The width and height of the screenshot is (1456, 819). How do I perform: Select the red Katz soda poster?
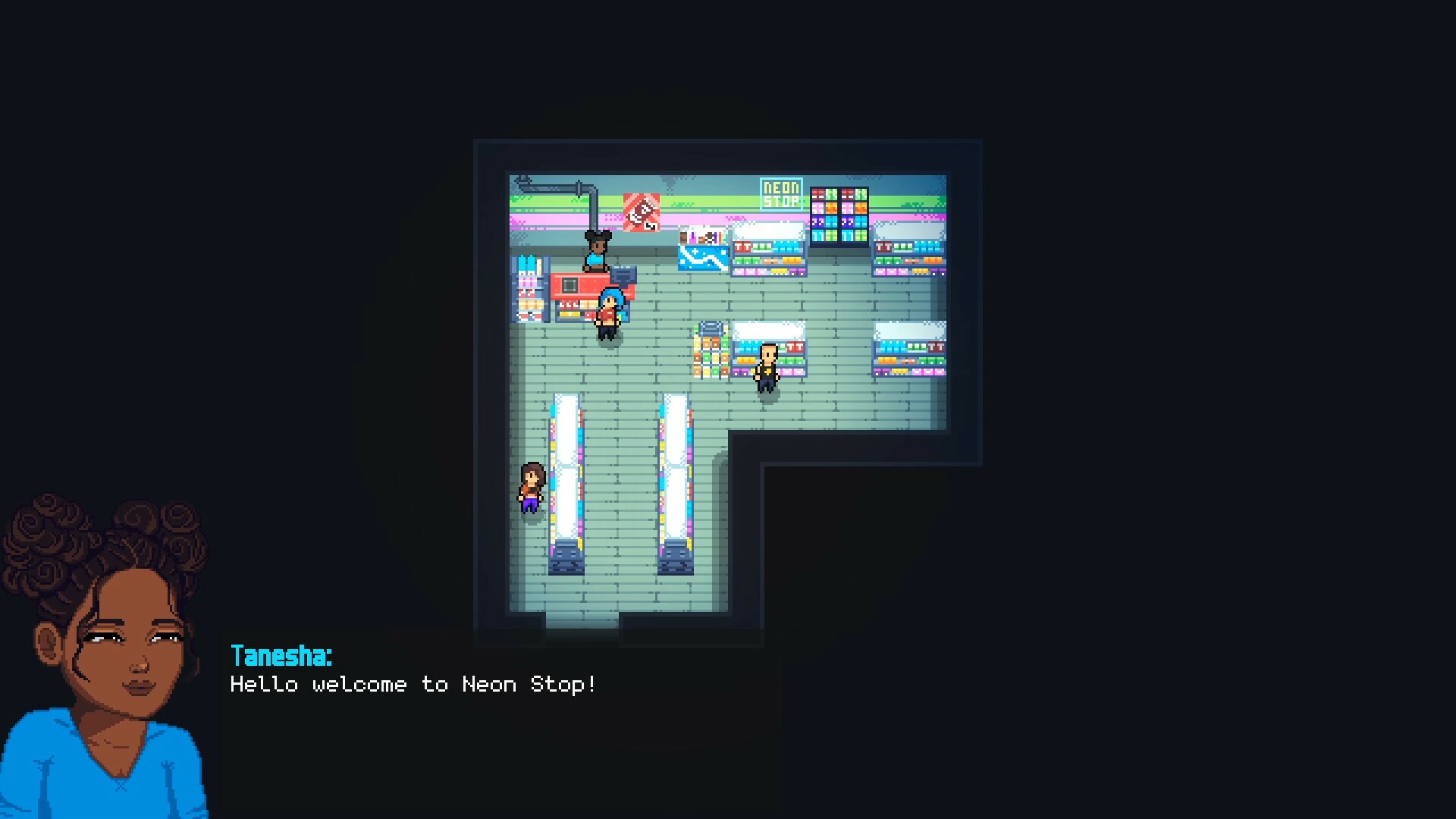click(641, 212)
